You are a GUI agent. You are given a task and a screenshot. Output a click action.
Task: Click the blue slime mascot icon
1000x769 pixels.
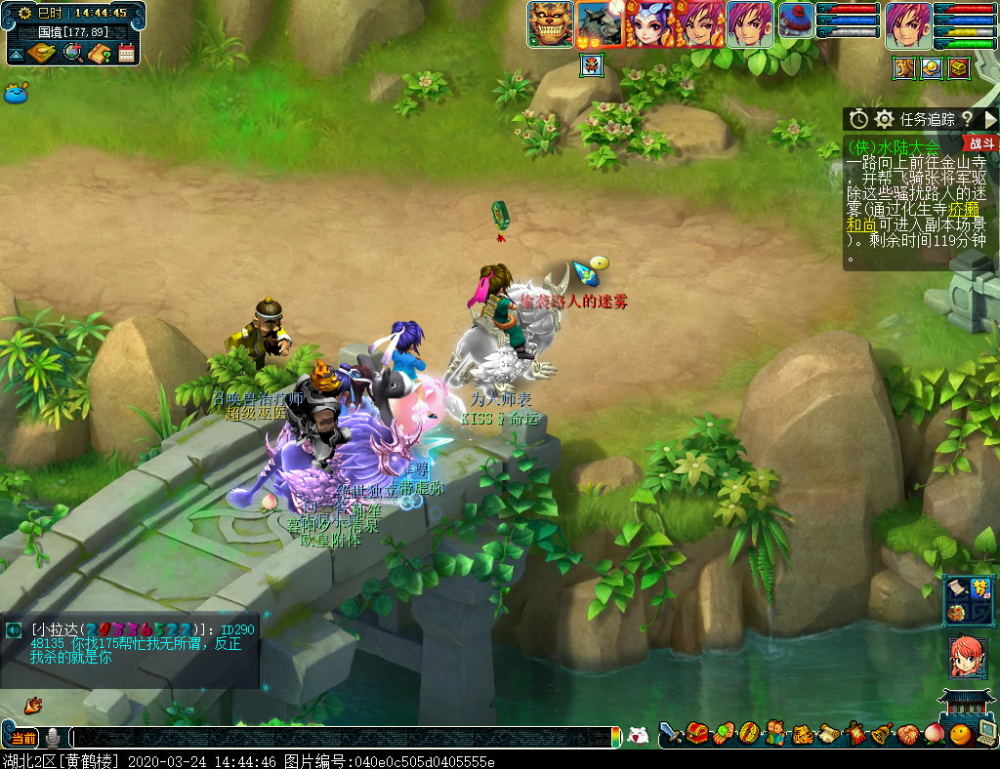16,94
